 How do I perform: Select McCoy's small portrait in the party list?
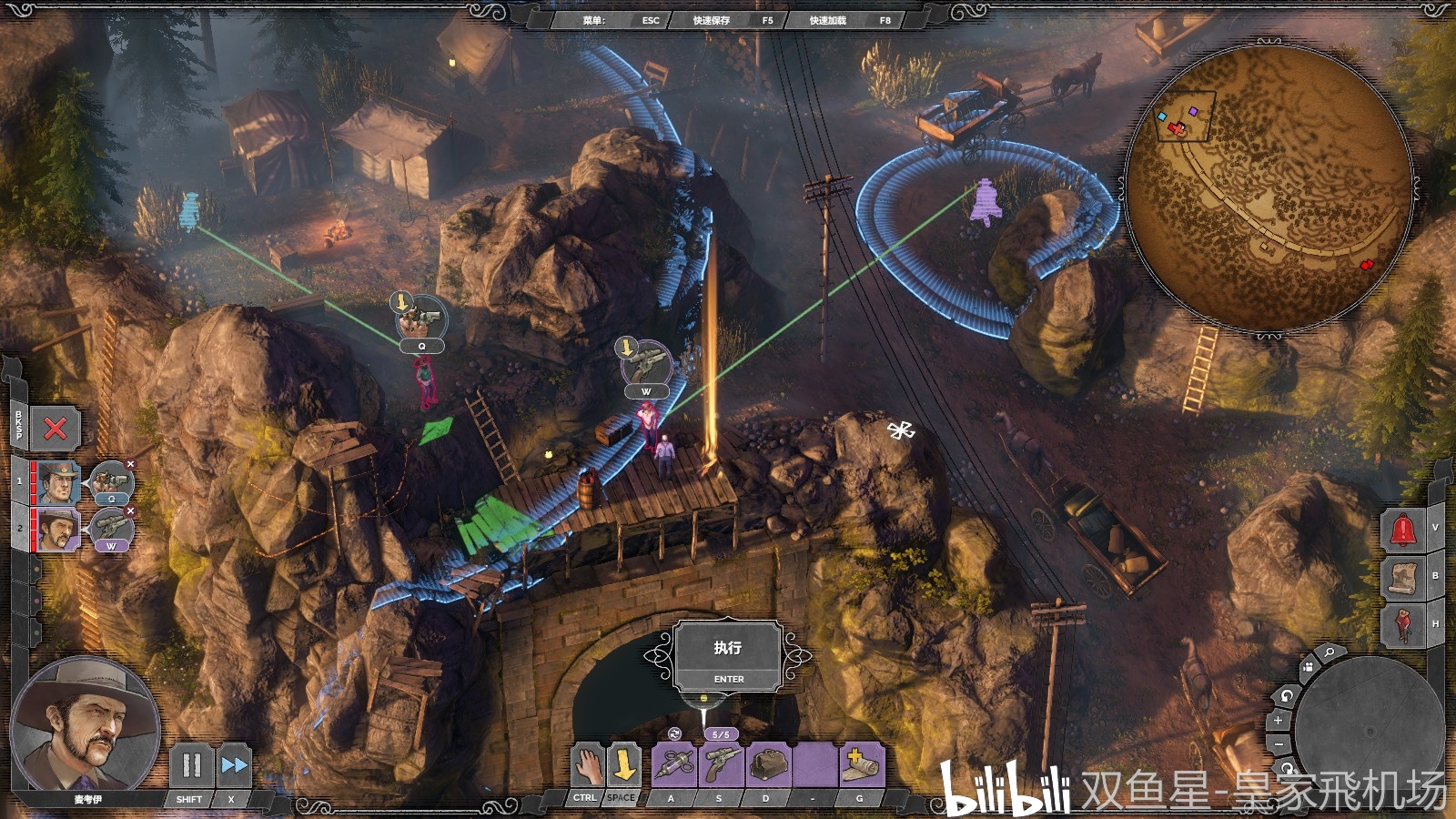[x=57, y=529]
